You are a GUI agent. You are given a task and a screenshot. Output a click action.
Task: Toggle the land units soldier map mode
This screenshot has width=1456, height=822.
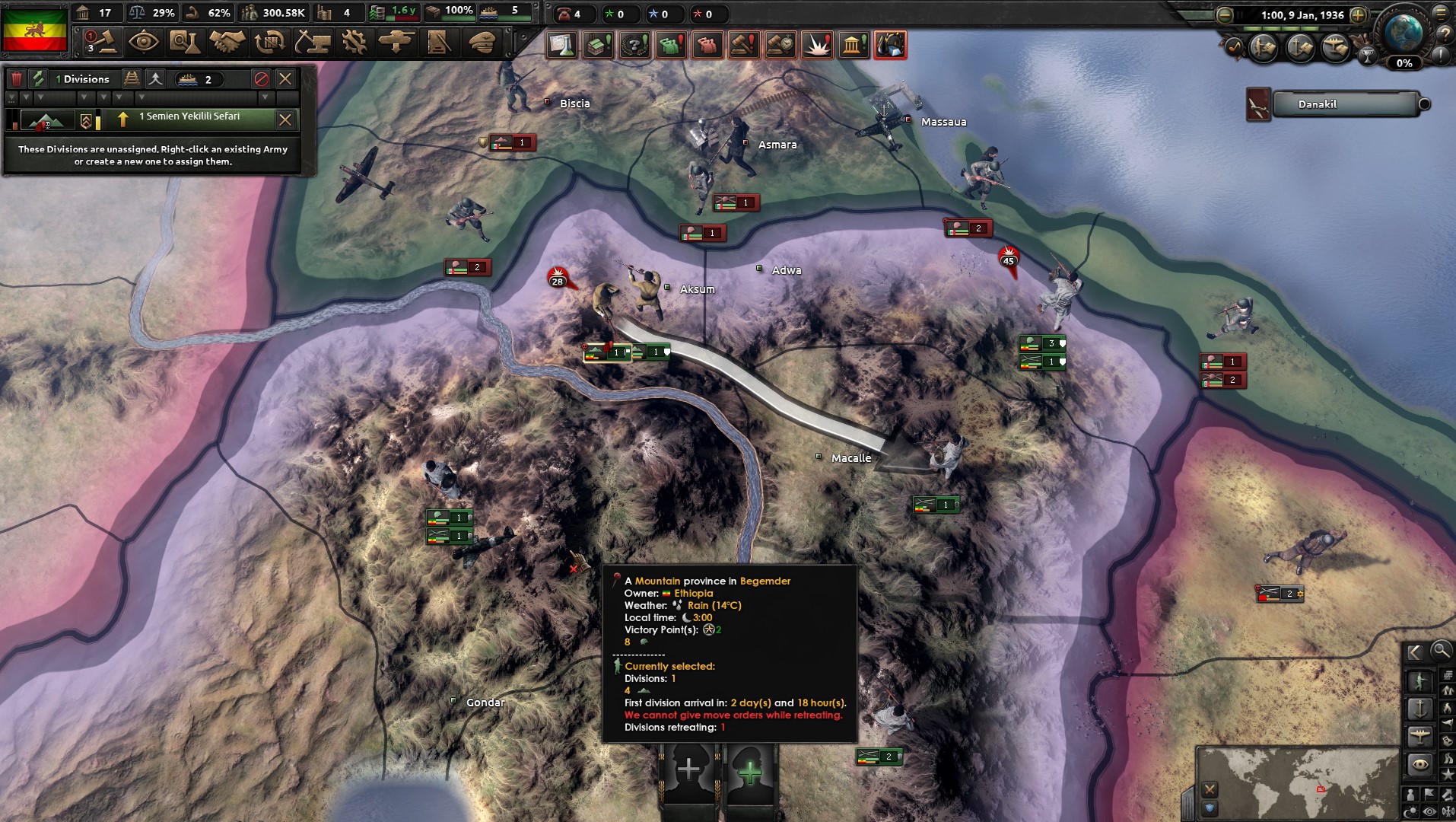tap(1420, 679)
